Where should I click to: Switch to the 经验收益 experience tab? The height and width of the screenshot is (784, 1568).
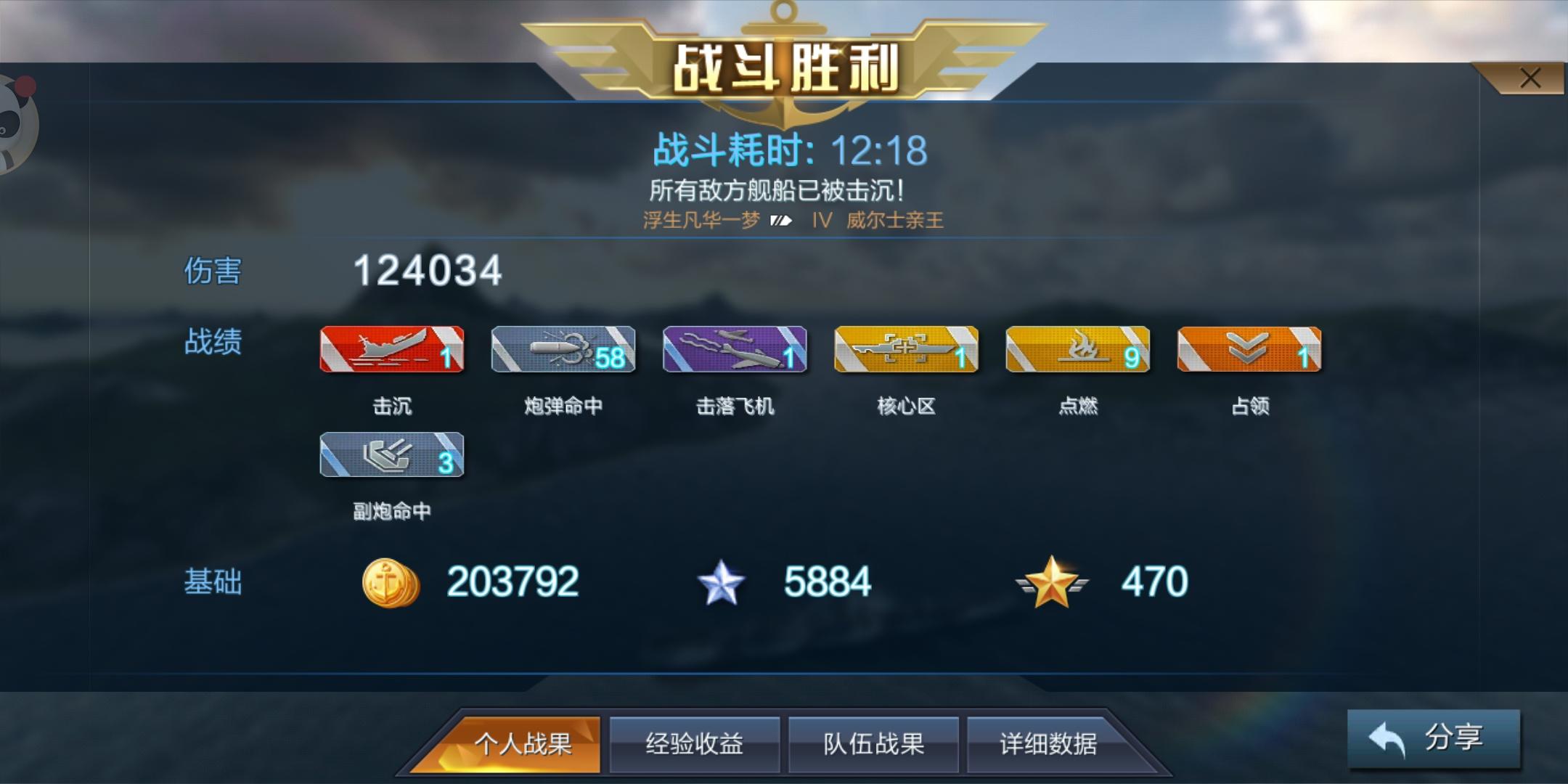tap(695, 743)
